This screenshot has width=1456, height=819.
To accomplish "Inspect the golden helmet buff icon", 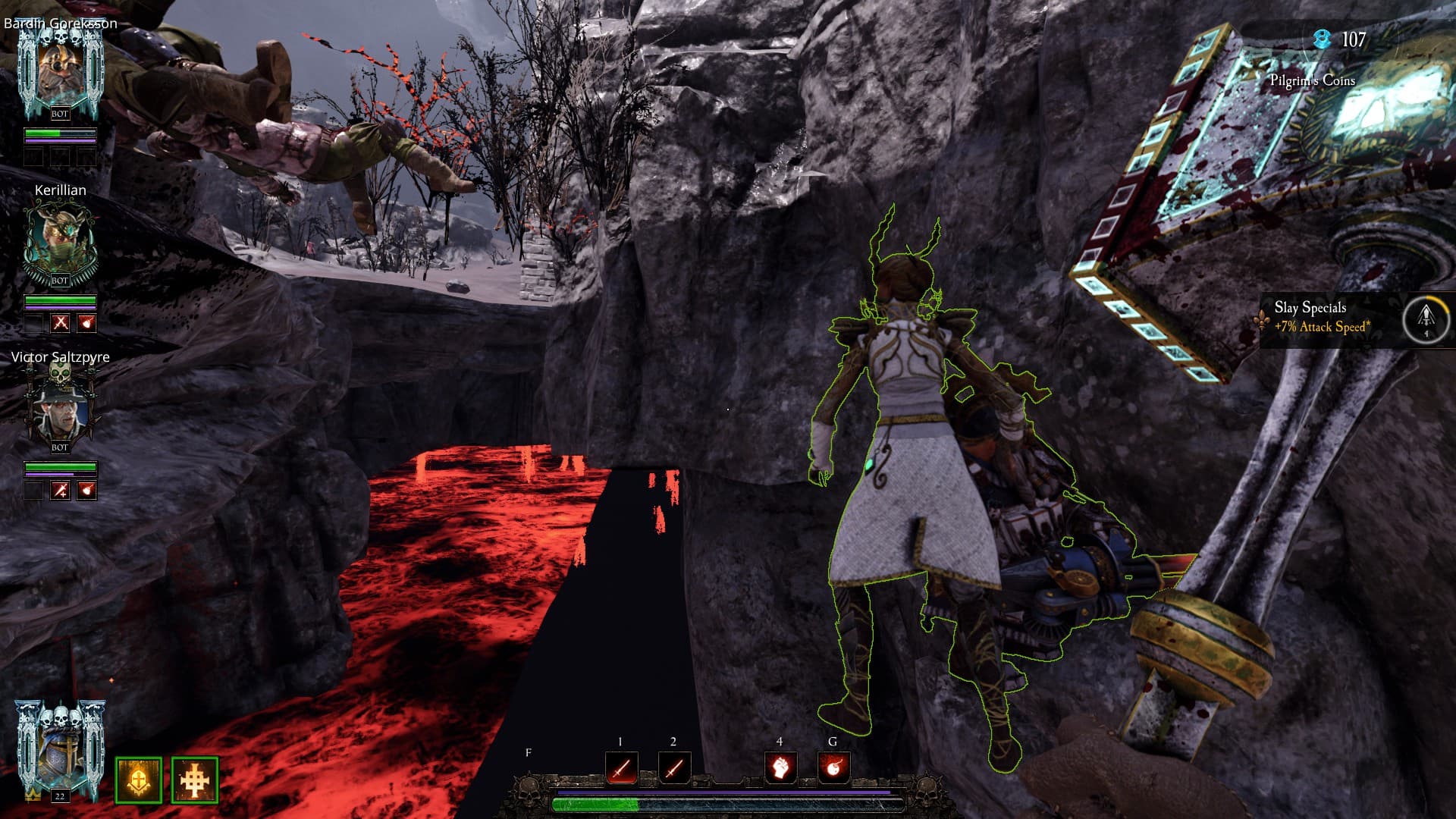I will point(139,780).
